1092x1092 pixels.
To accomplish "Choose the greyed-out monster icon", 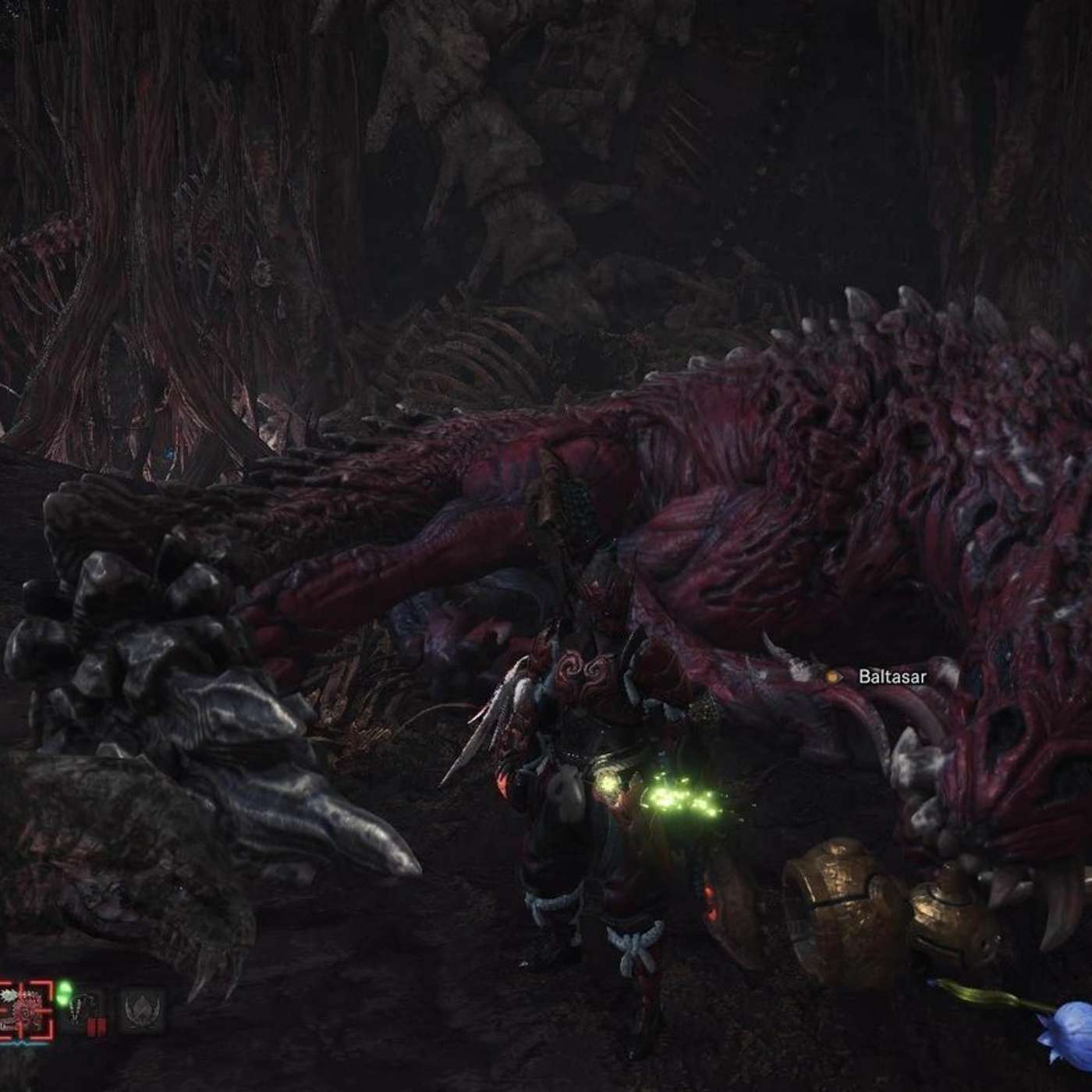I will pos(142,1011).
